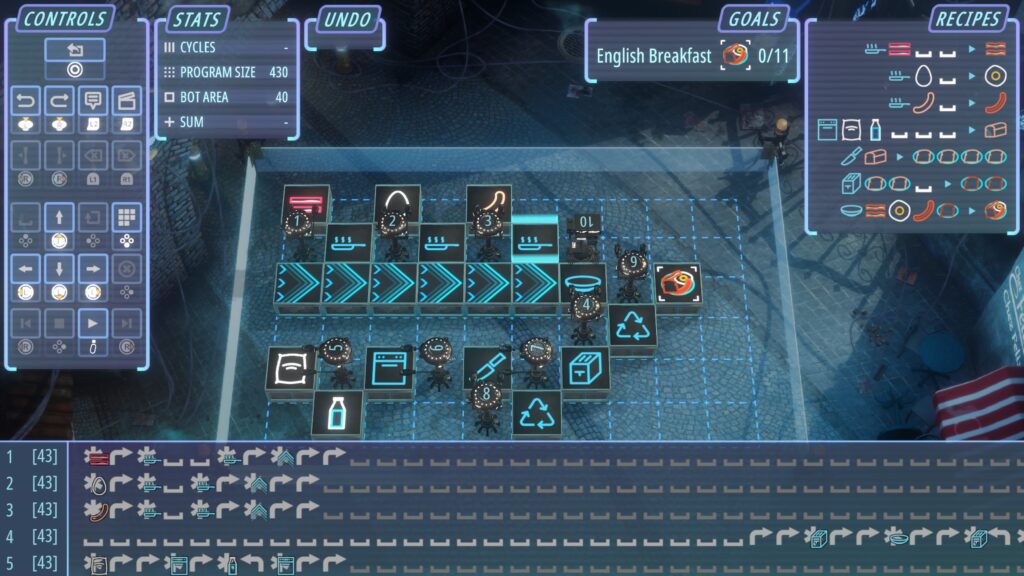Open the UNDO panel header
Viewport: 1024px width, 576px height.
[x=347, y=20]
